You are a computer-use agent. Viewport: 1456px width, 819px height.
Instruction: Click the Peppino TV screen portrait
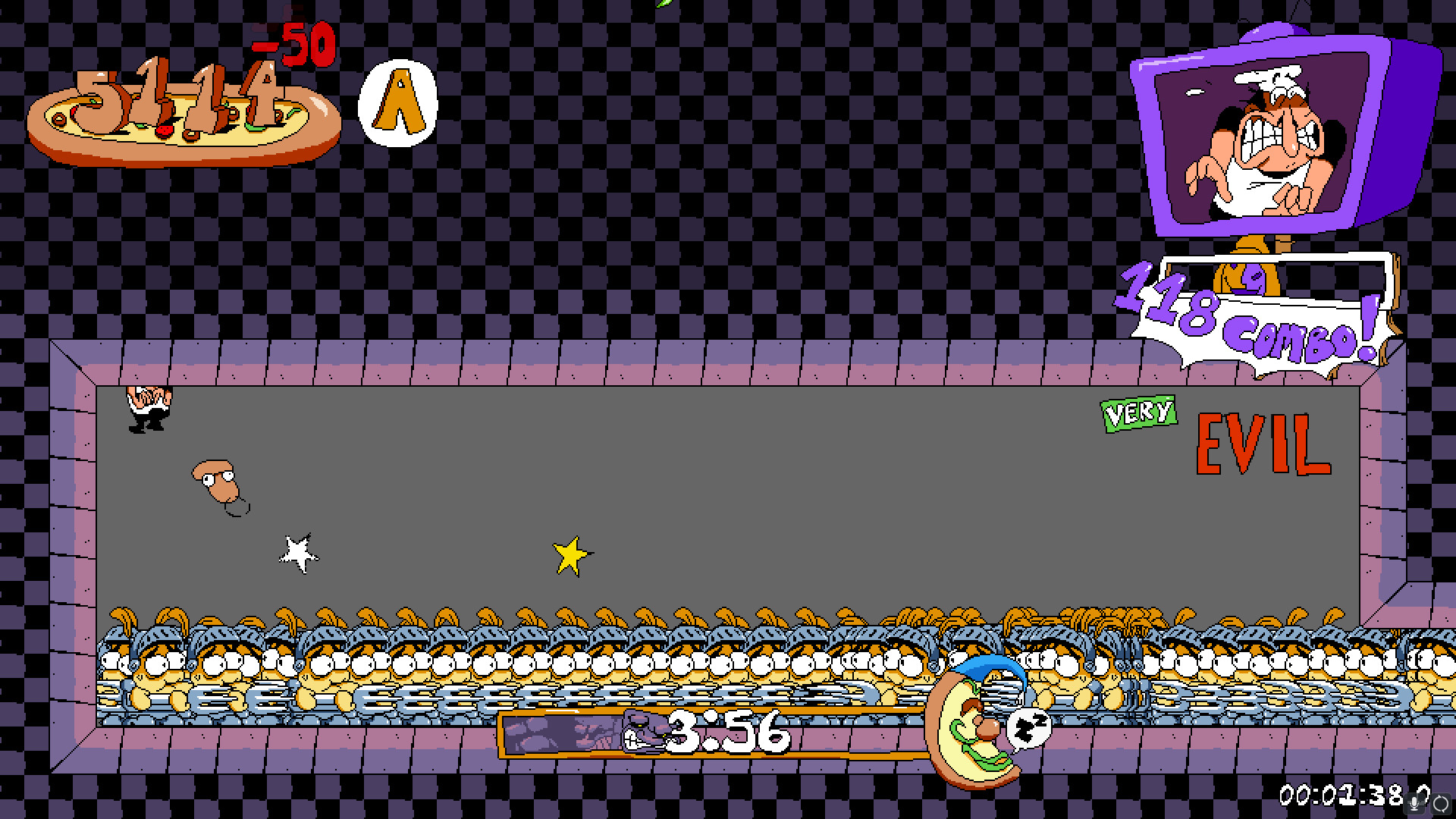pyautogui.click(x=1274, y=140)
